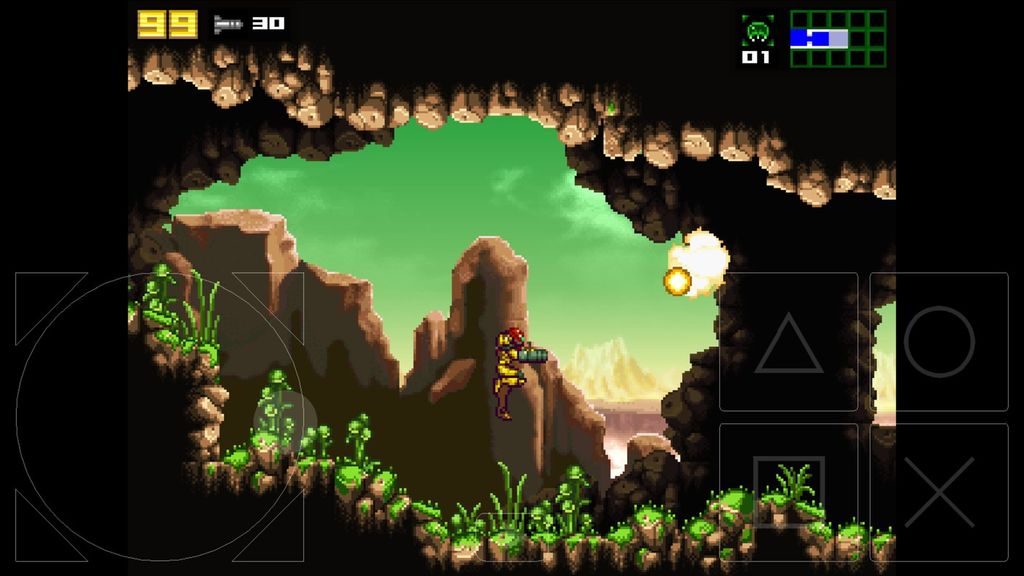
Task: Tap the triangle touch button
Action: click(x=789, y=342)
